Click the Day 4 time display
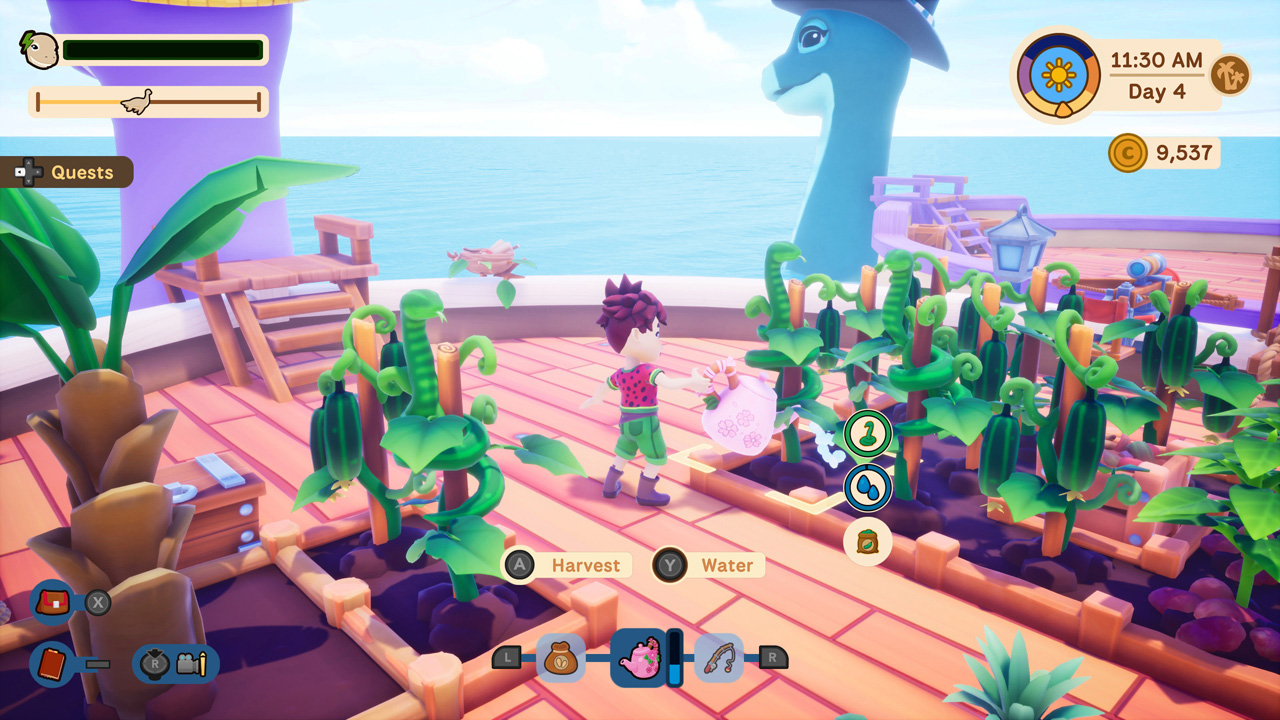The height and width of the screenshot is (720, 1280). click(x=1160, y=89)
